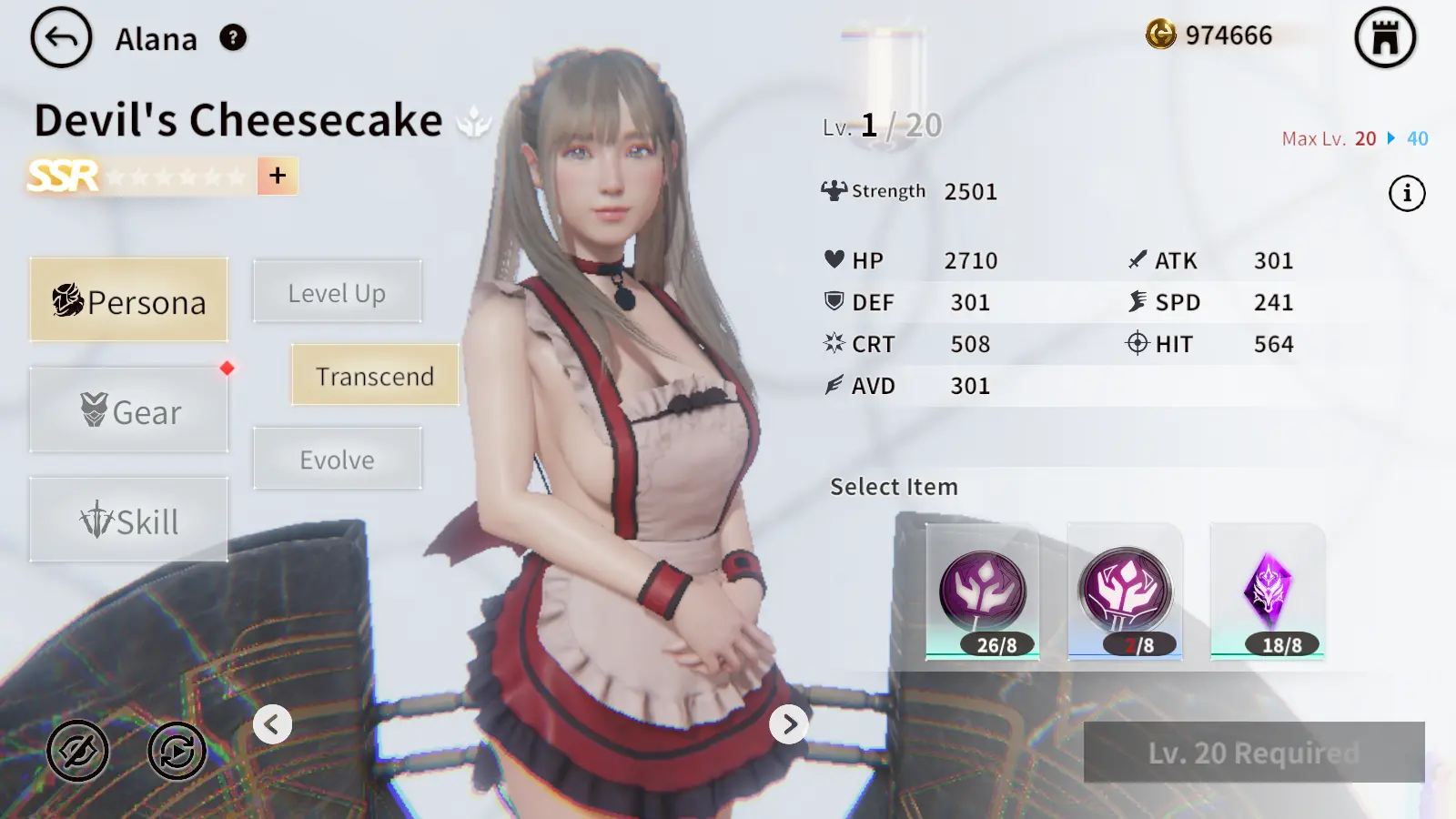View the previous character with left arrow
Screen dimensions: 1456x819
(272, 724)
